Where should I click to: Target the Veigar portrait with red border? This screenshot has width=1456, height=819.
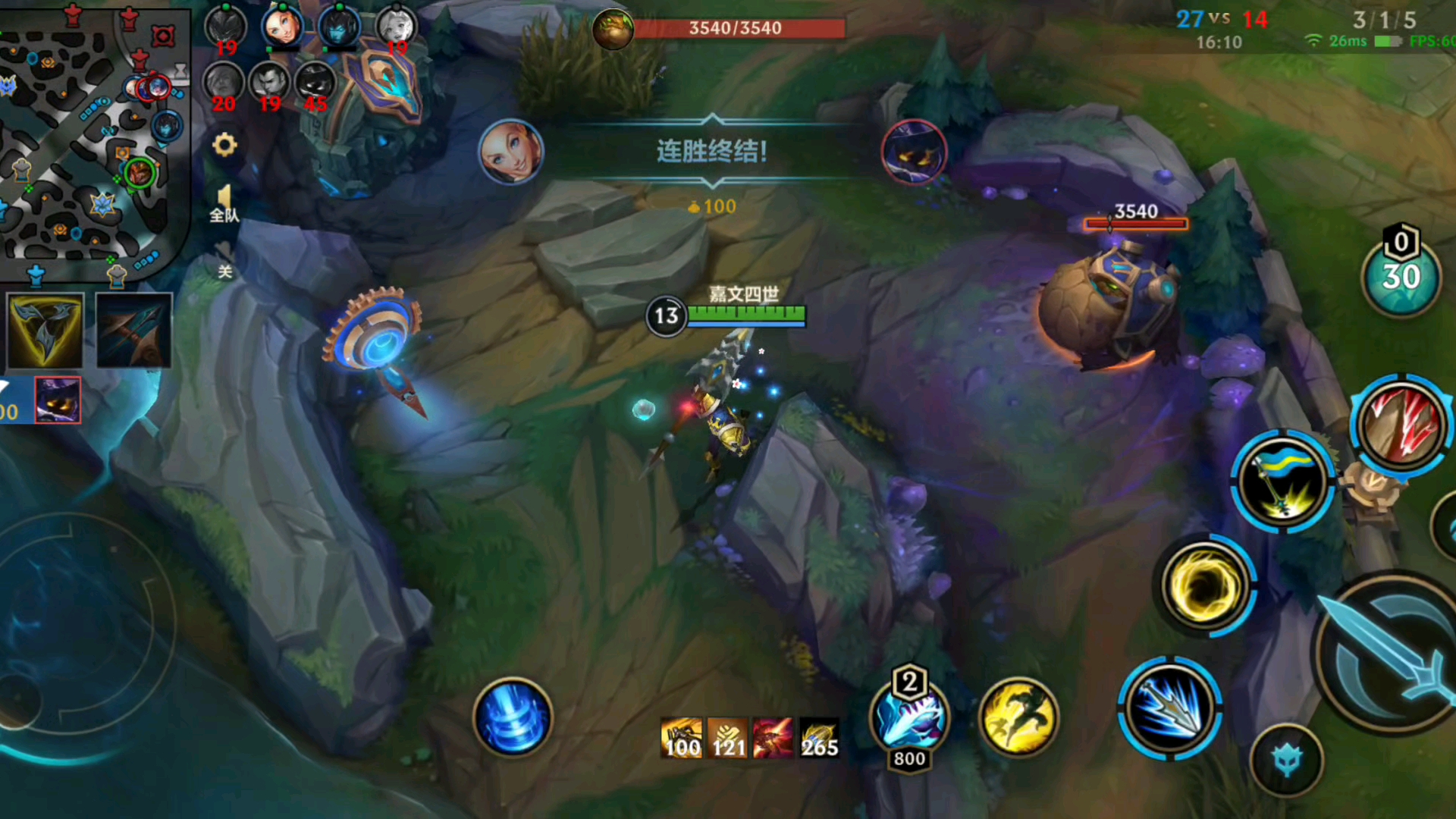(x=58, y=399)
